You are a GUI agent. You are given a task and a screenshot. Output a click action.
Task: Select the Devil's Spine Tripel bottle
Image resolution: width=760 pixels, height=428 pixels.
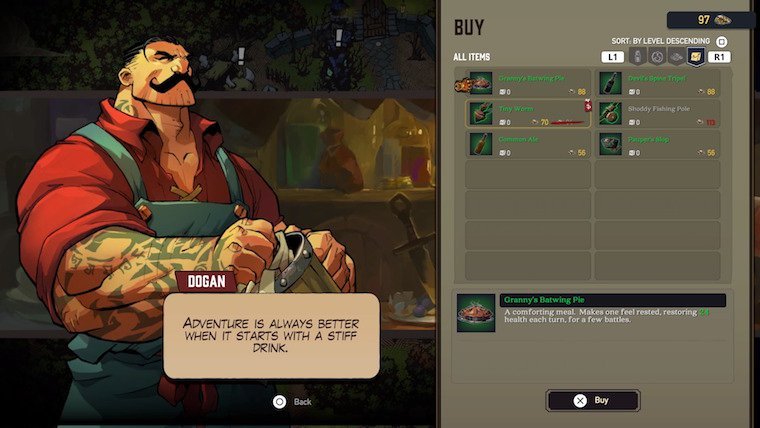pyautogui.click(x=658, y=83)
